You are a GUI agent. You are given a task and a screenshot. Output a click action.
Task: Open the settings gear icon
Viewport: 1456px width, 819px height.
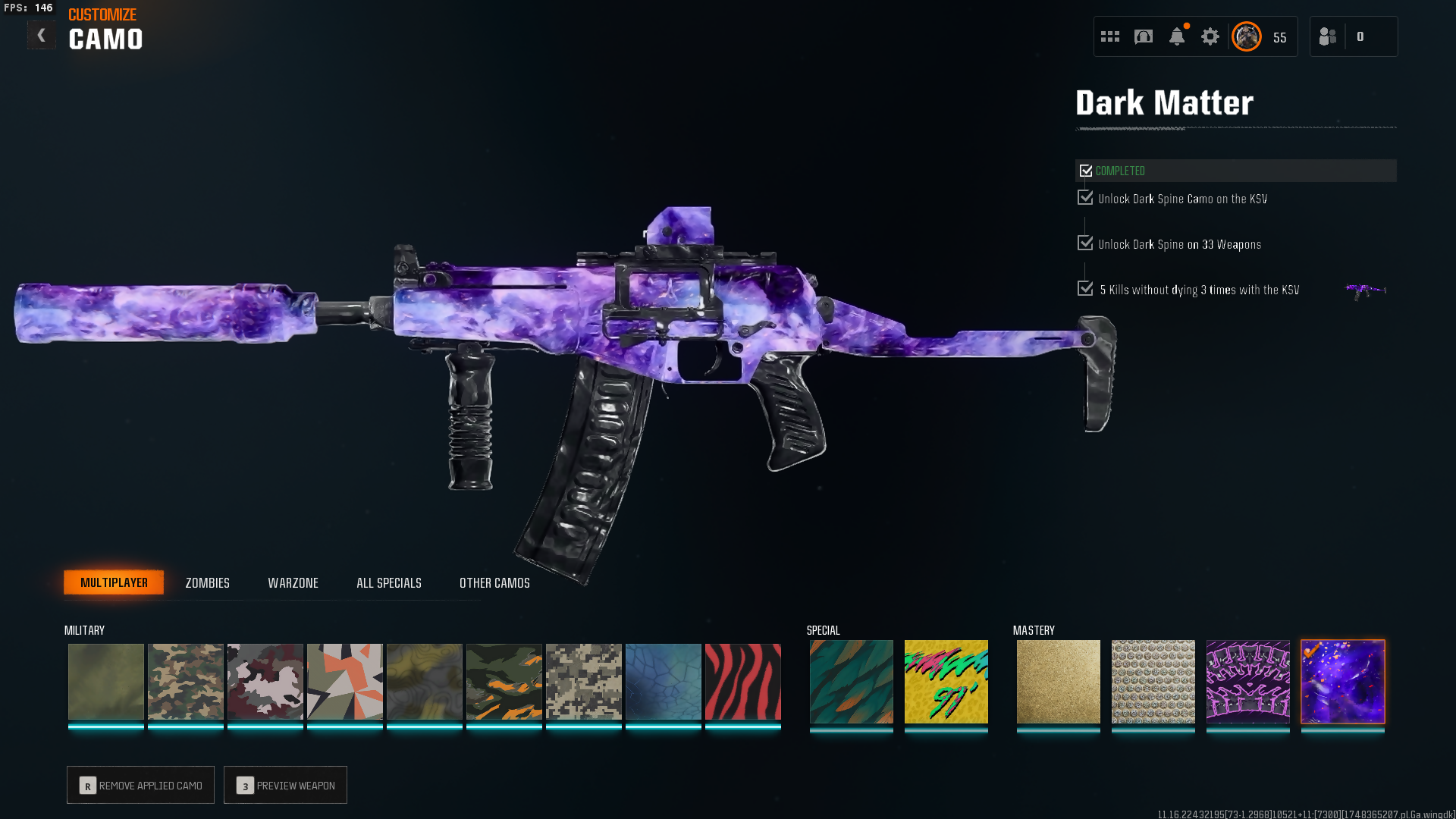(x=1210, y=36)
